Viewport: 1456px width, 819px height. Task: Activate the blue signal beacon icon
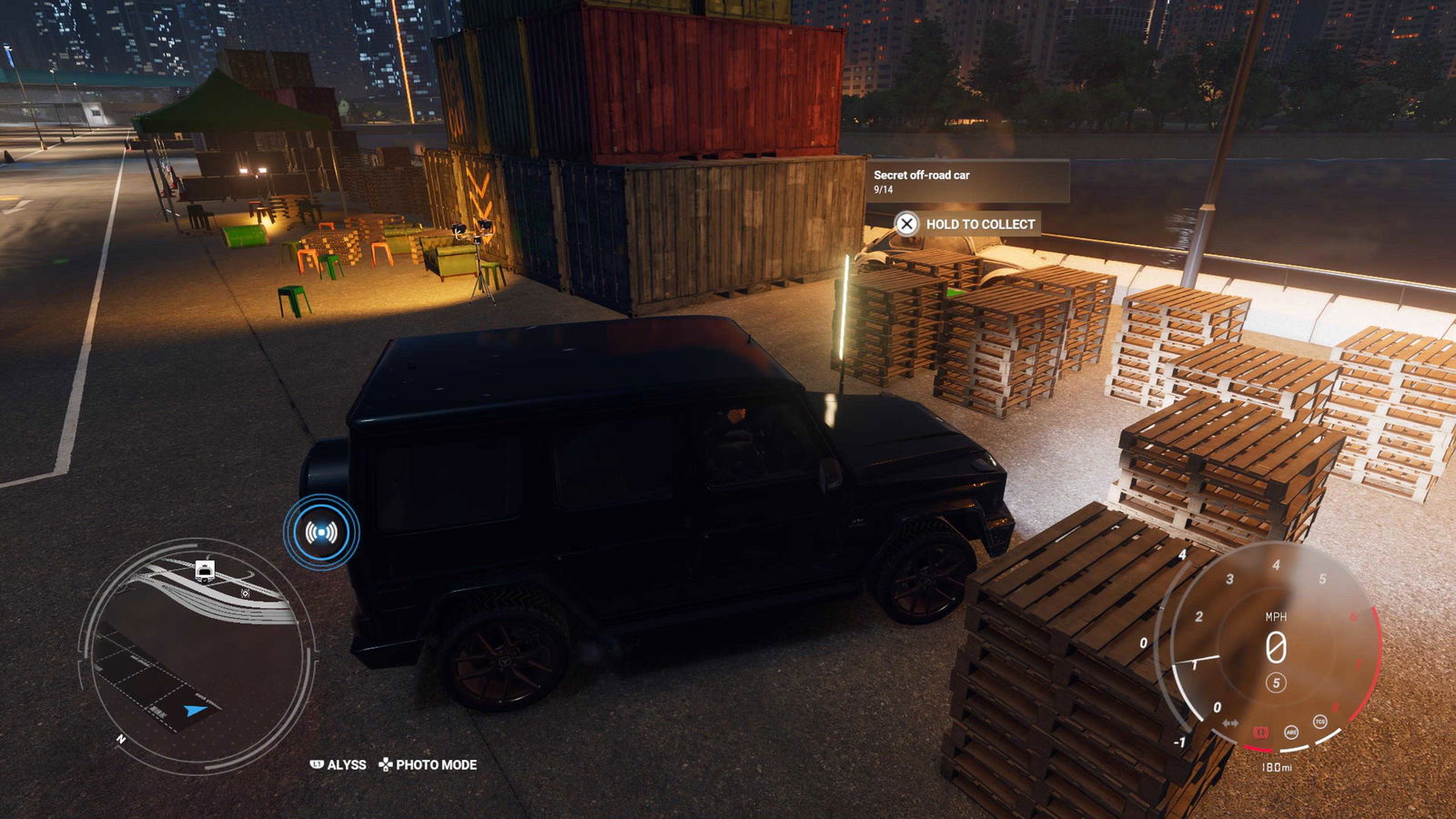click(x=321, y=532)
